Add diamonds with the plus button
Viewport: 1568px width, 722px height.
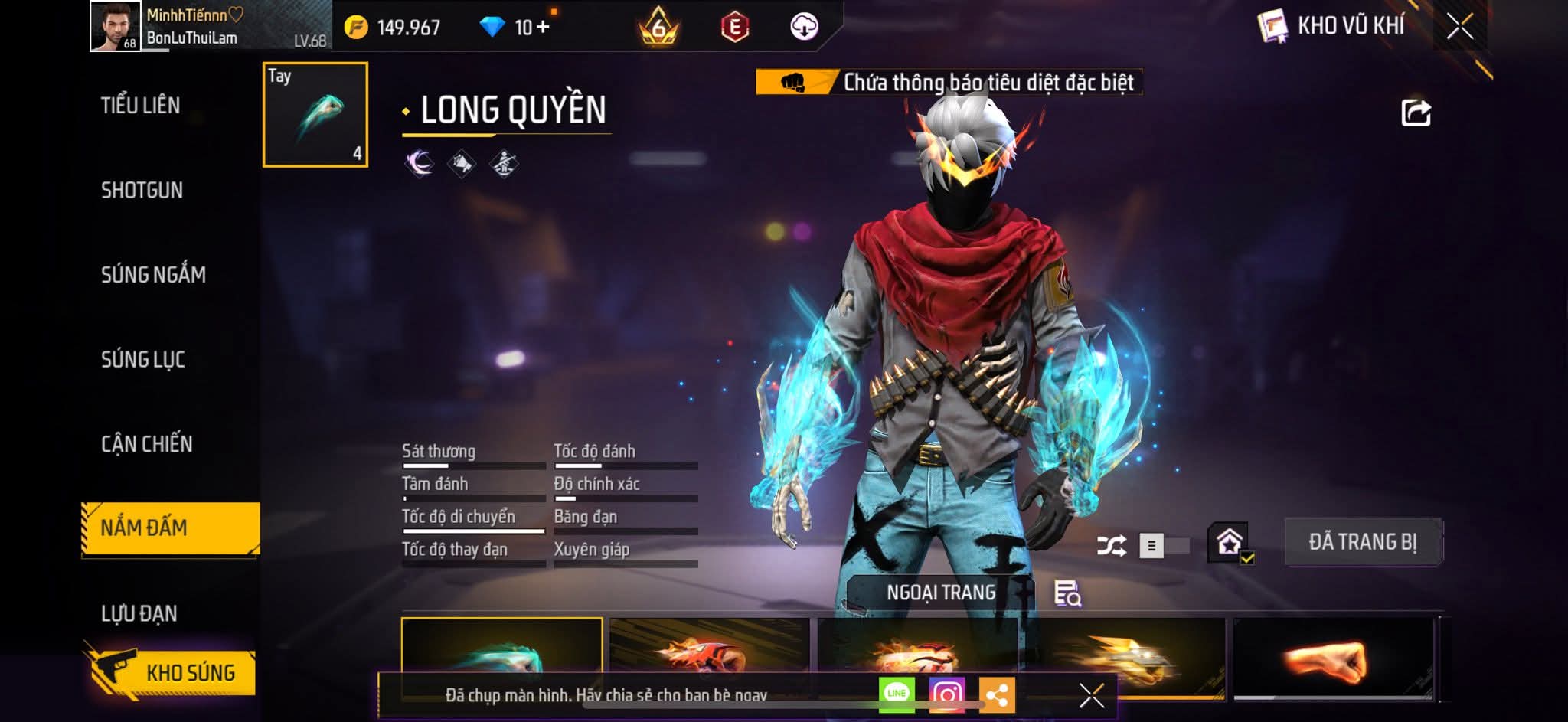(543, 28)
